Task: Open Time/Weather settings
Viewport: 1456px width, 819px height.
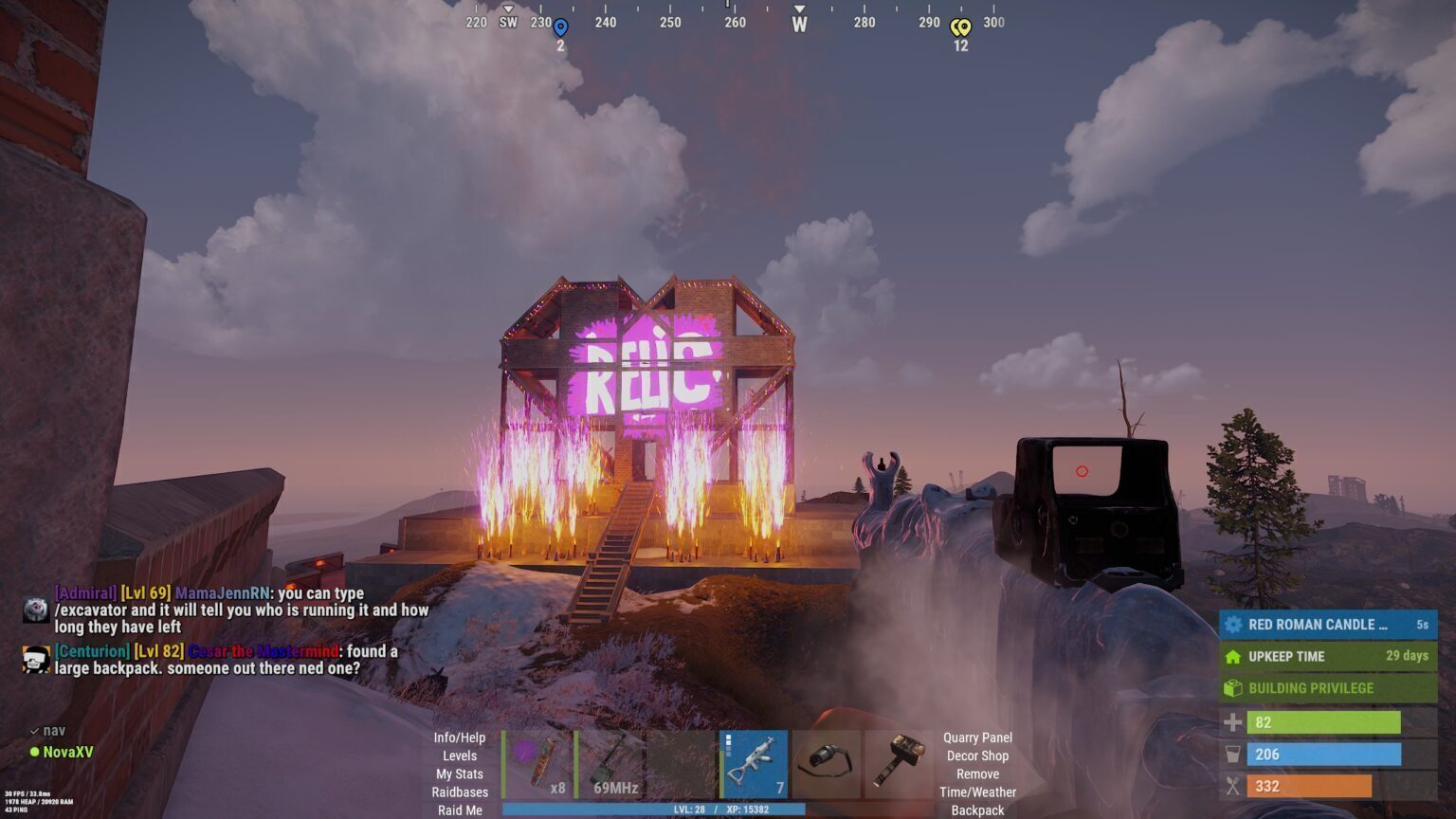Action: pyautogui.click(x=977, y=792)
